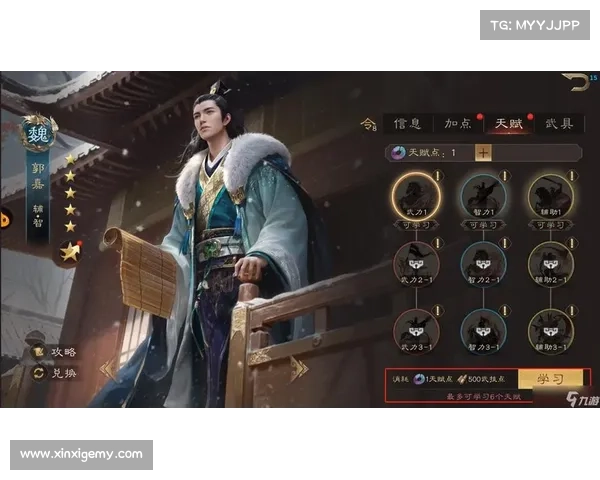Go back with the return arrow
This screenshot has width=600, height=480.
576,81
